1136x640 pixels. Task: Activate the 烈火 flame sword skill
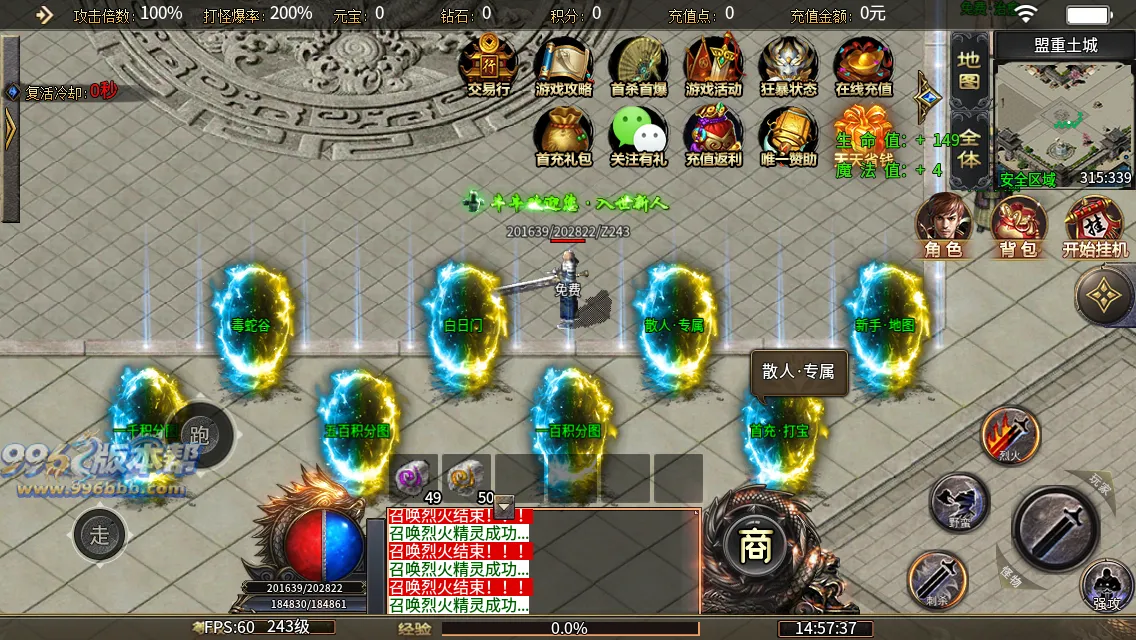1010,434
